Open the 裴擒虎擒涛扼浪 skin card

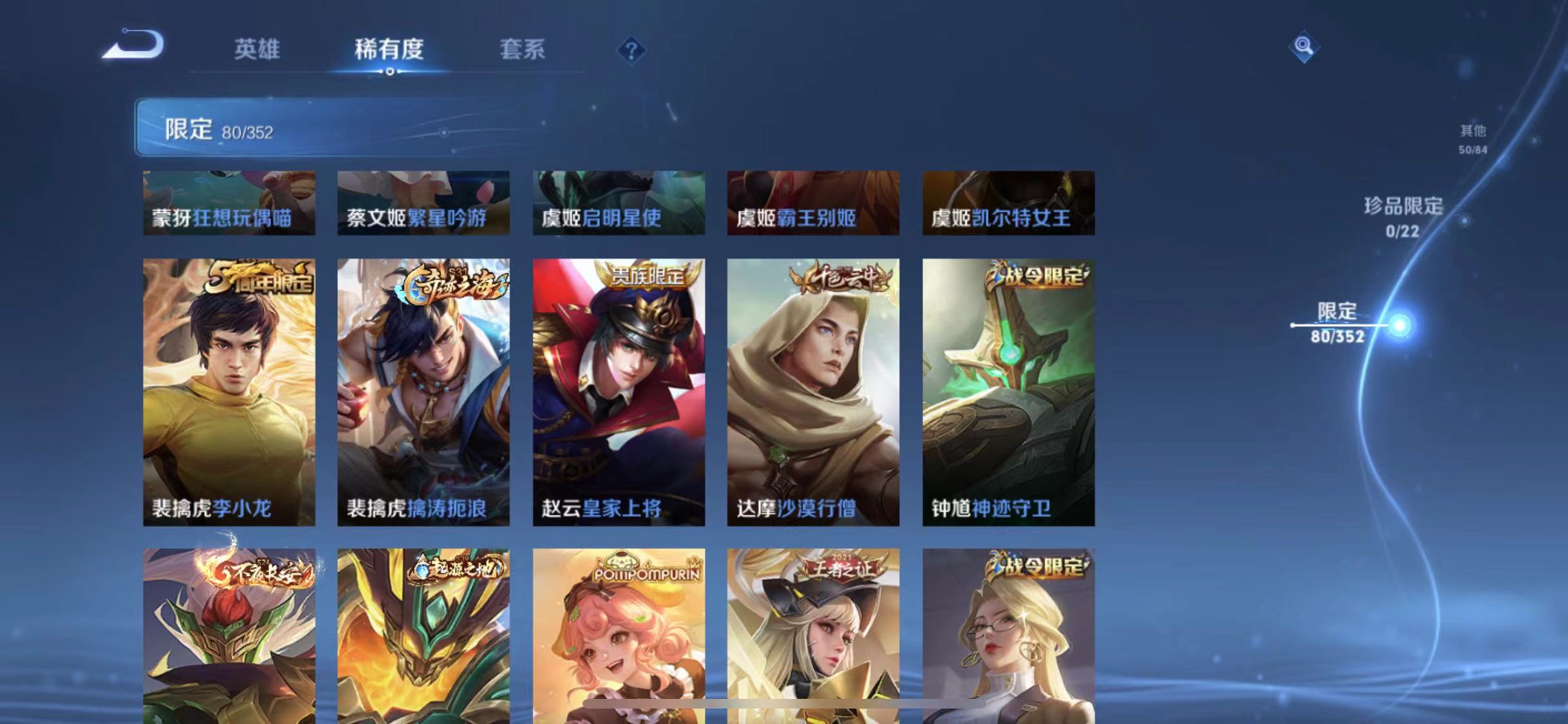tap(424, 393)
